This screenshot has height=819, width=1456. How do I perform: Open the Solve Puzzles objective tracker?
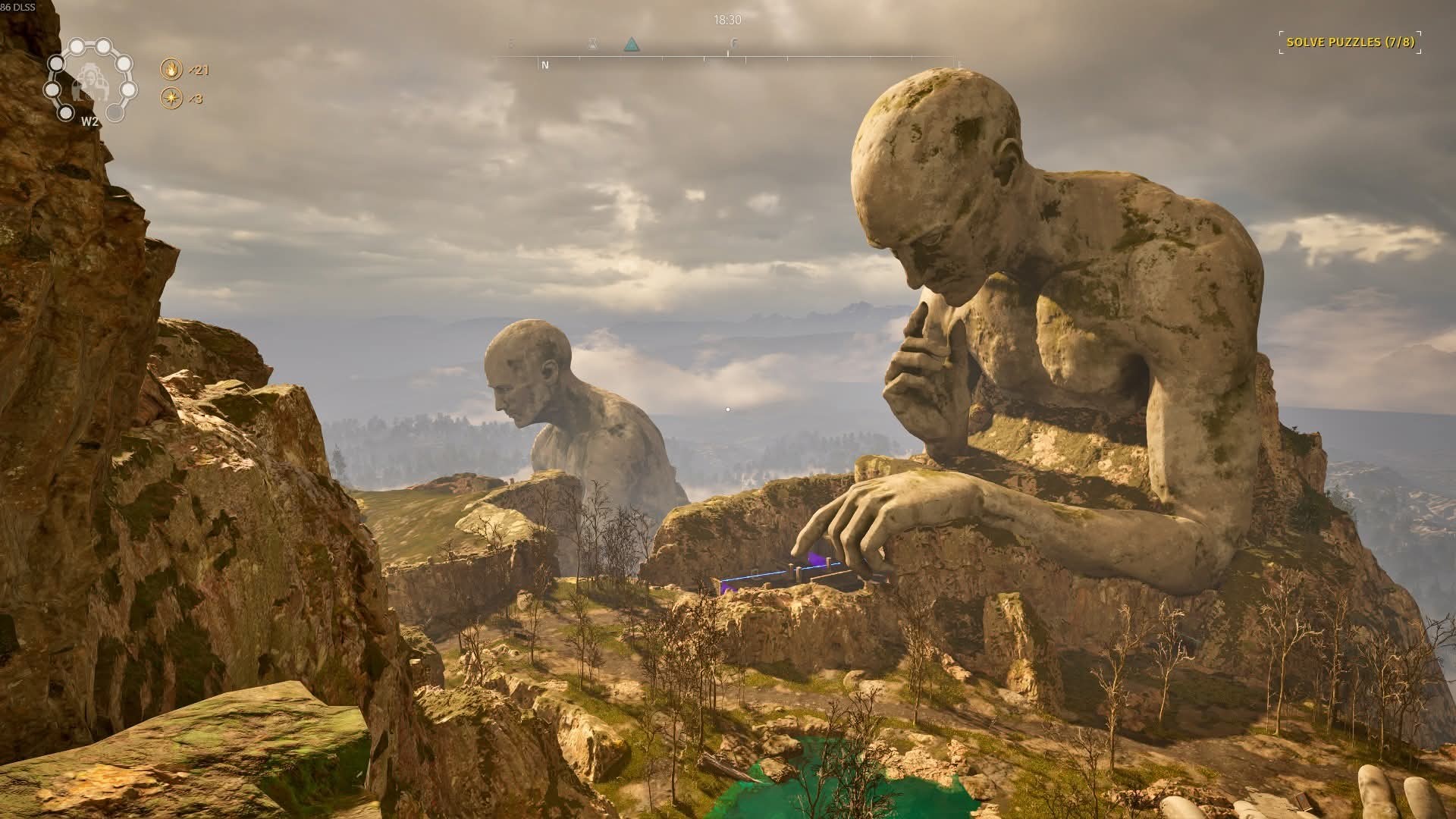(1351, 42)
